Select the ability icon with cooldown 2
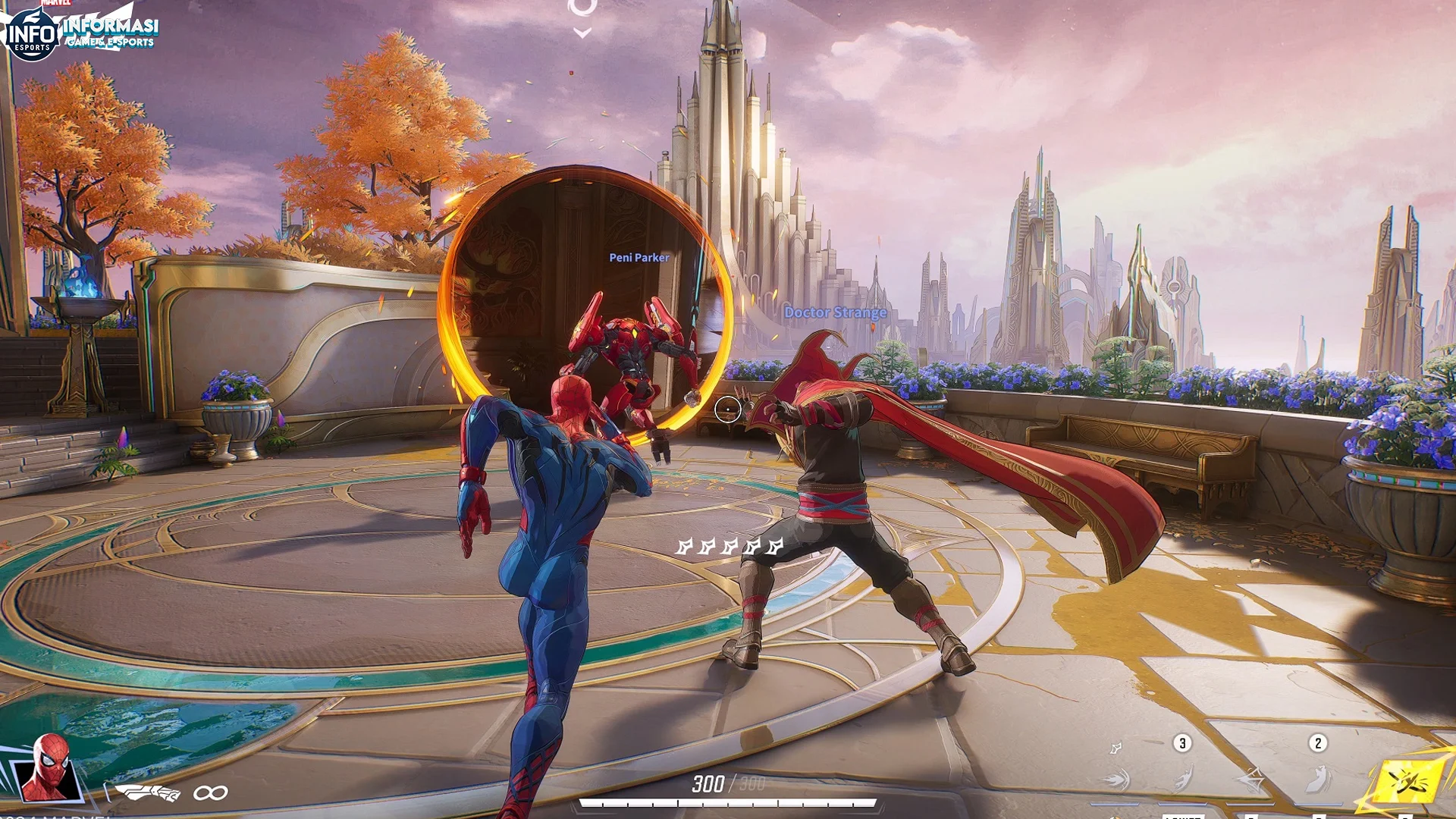Viewport: 1456px width, 819px height. coord(1318,780)
